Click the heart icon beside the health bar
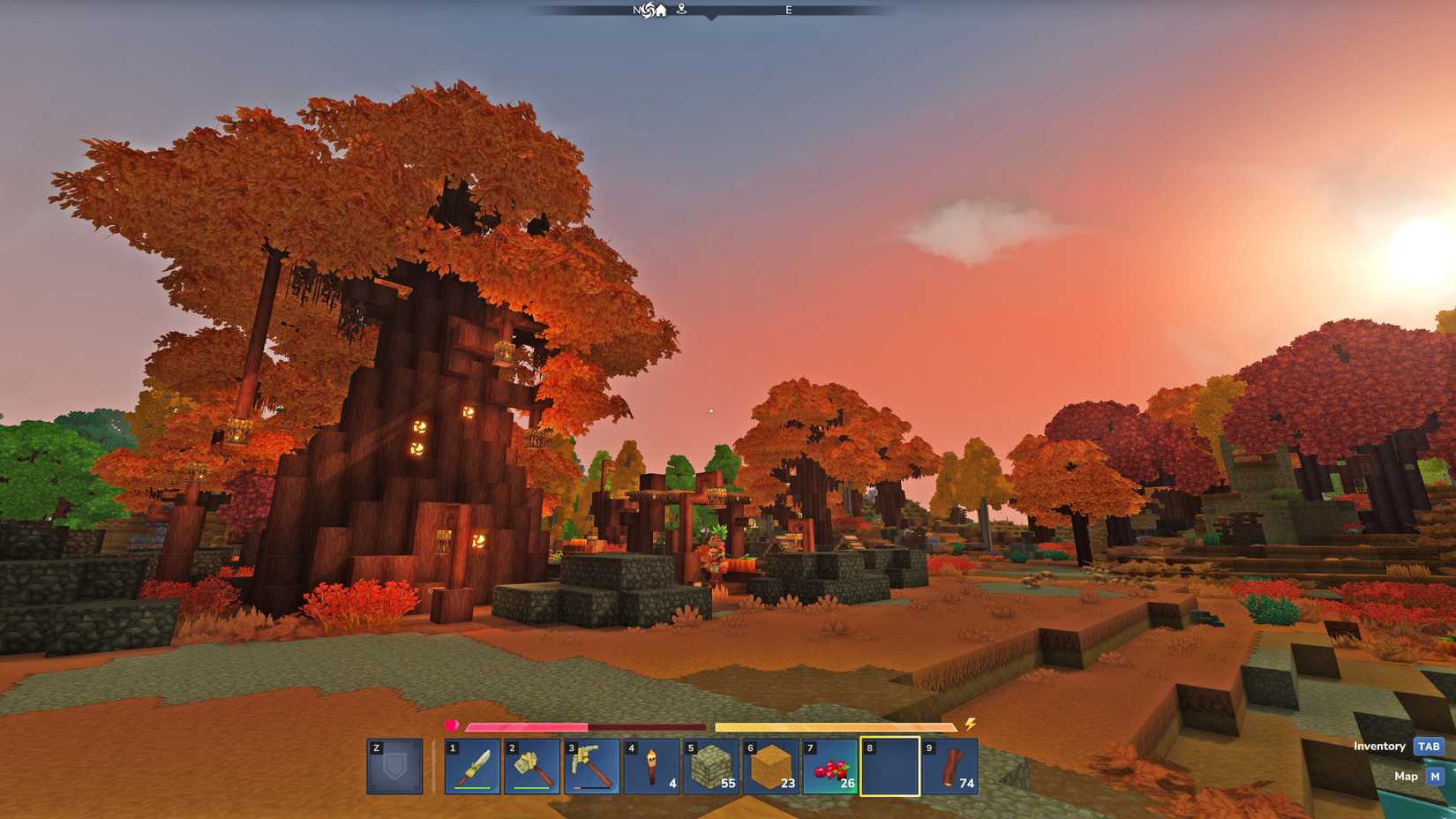The width and height of the screenshot is (1456, 819). tap(452, 725)
